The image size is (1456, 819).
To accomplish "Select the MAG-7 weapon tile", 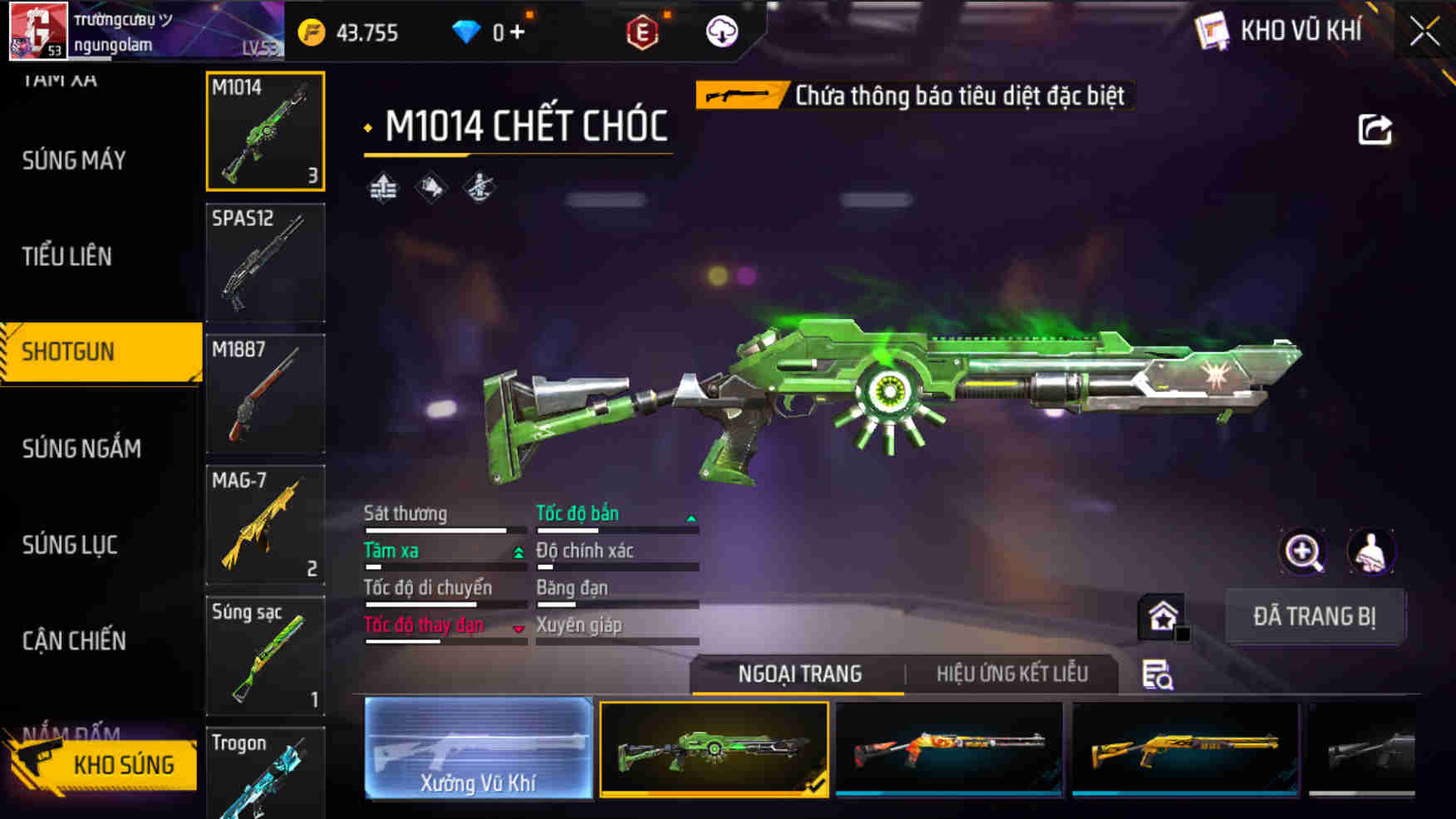I will 265,525.
